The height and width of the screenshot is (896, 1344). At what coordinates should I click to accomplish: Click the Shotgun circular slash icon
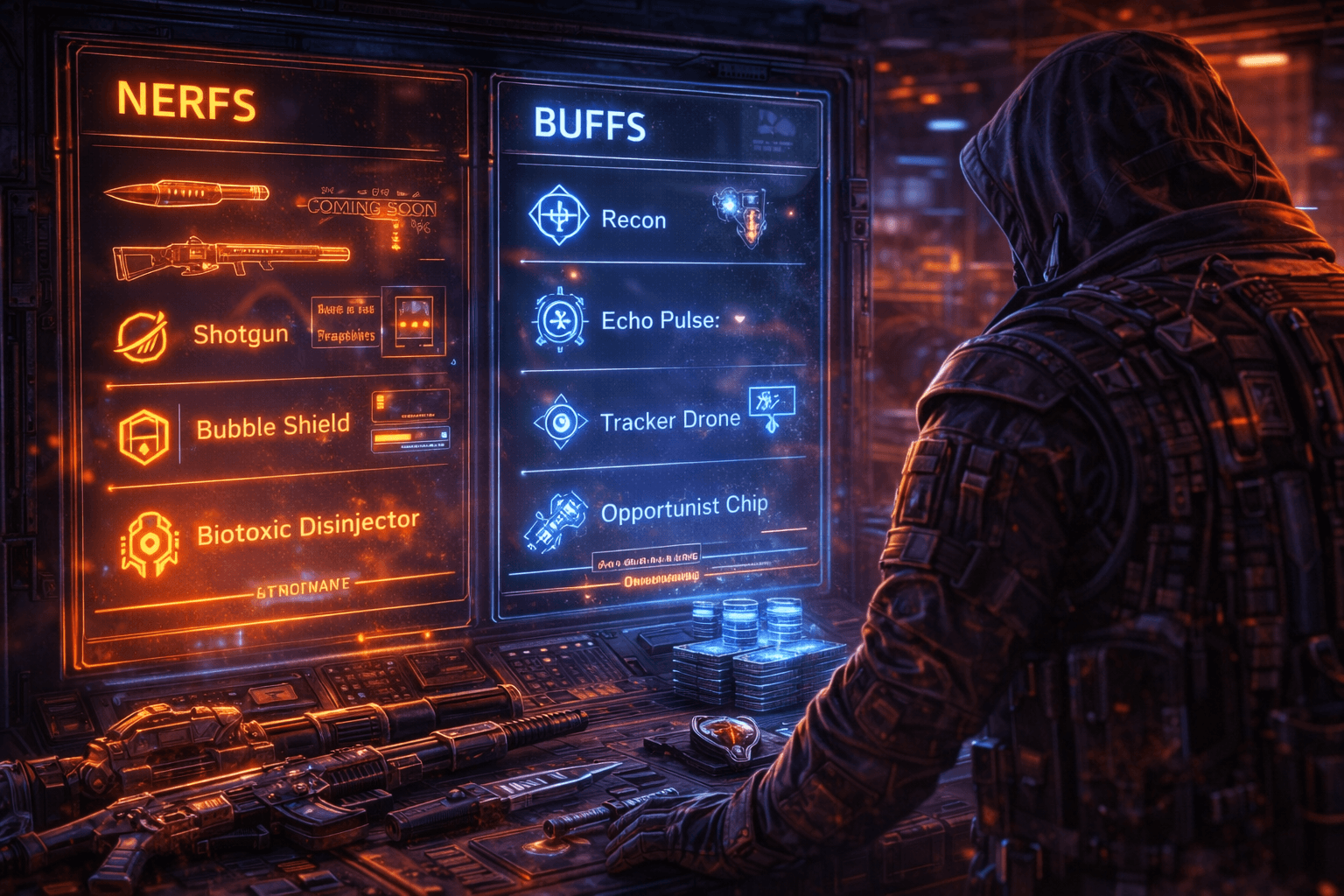coord(142,336)
